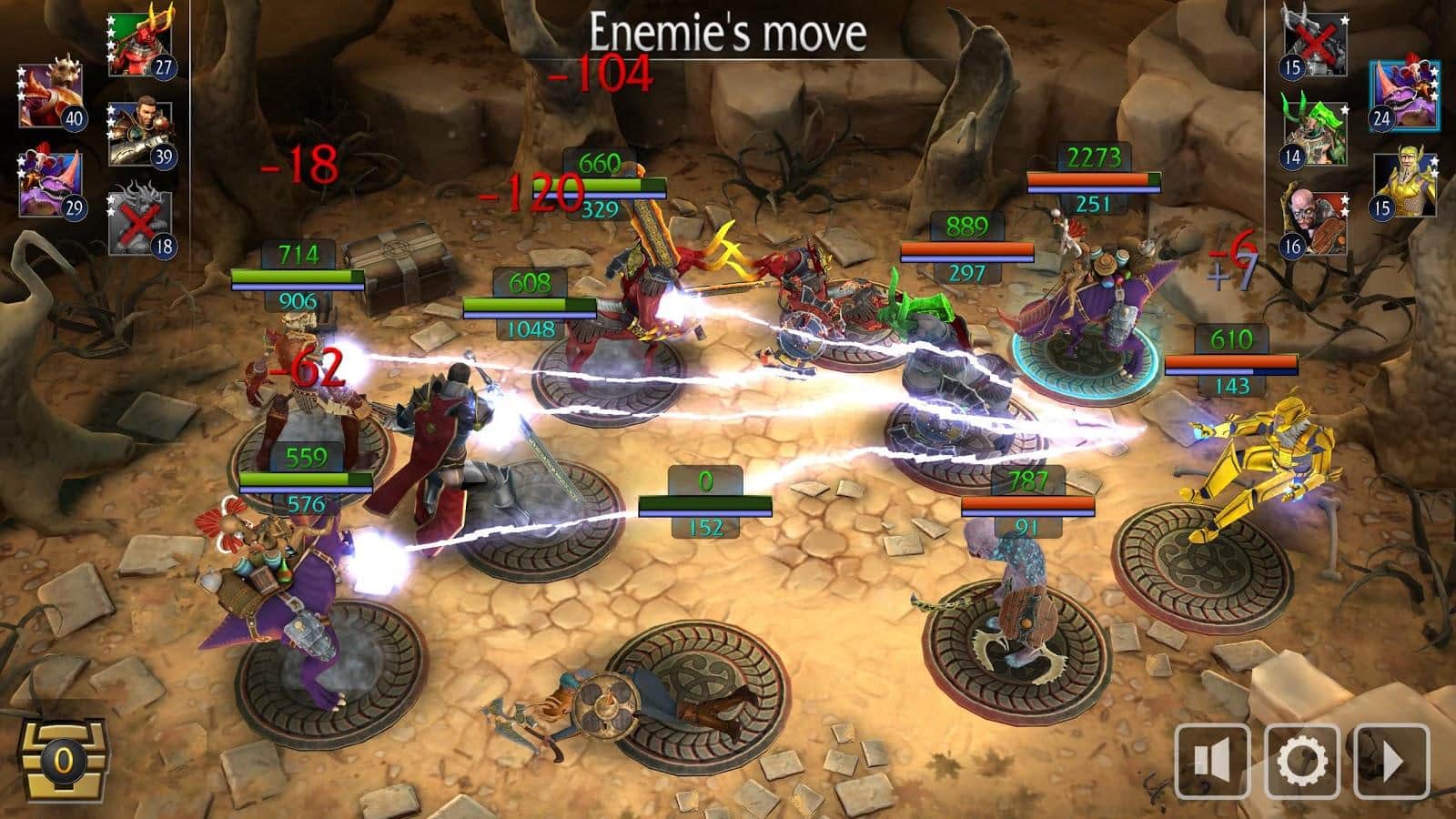Open the gold treasure chest loot counter
Image resolution: width=1456 pixels, height=819 pixels.
[62, 757]
